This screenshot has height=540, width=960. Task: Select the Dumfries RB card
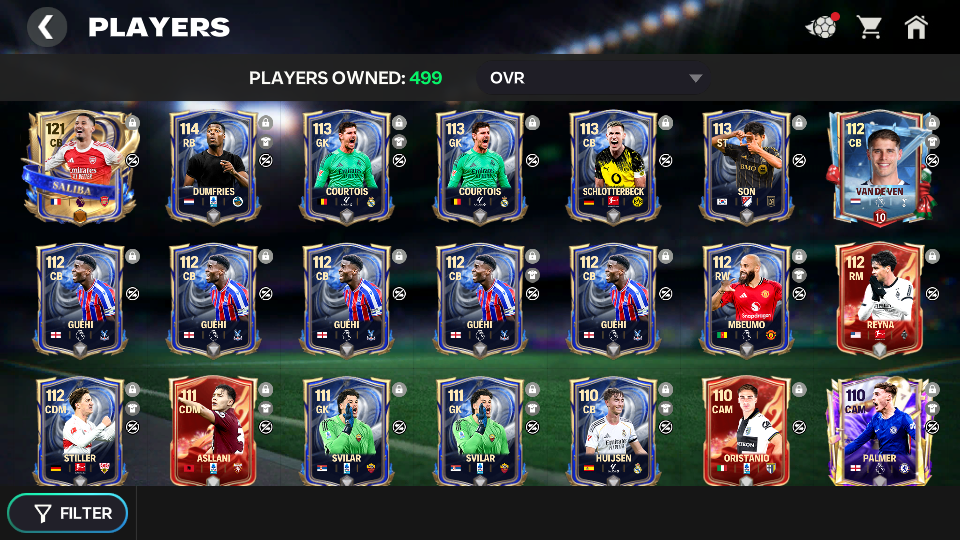[214, 166]
